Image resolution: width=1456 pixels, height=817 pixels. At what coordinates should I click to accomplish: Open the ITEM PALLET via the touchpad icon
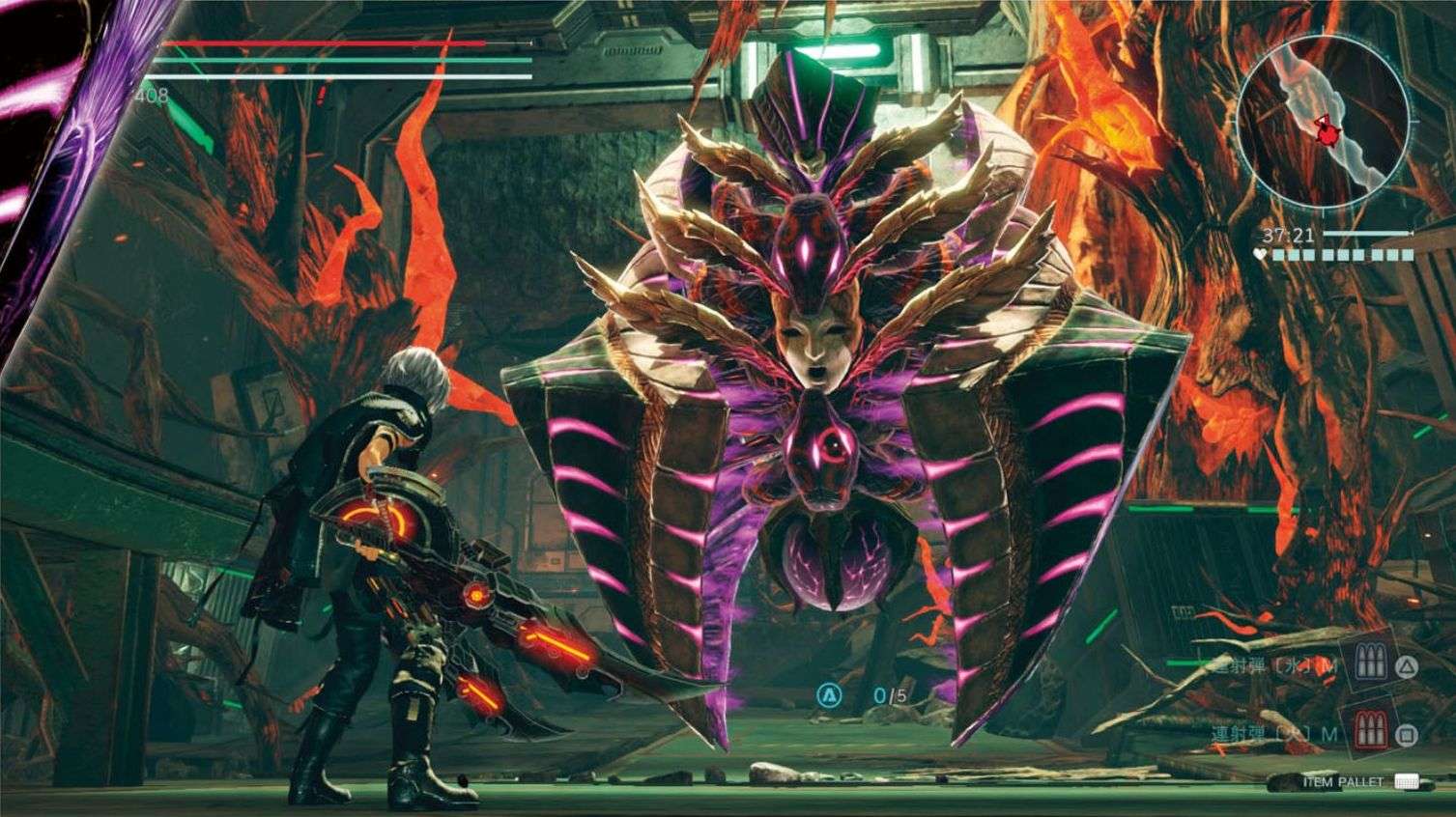tap(1407, 781)
